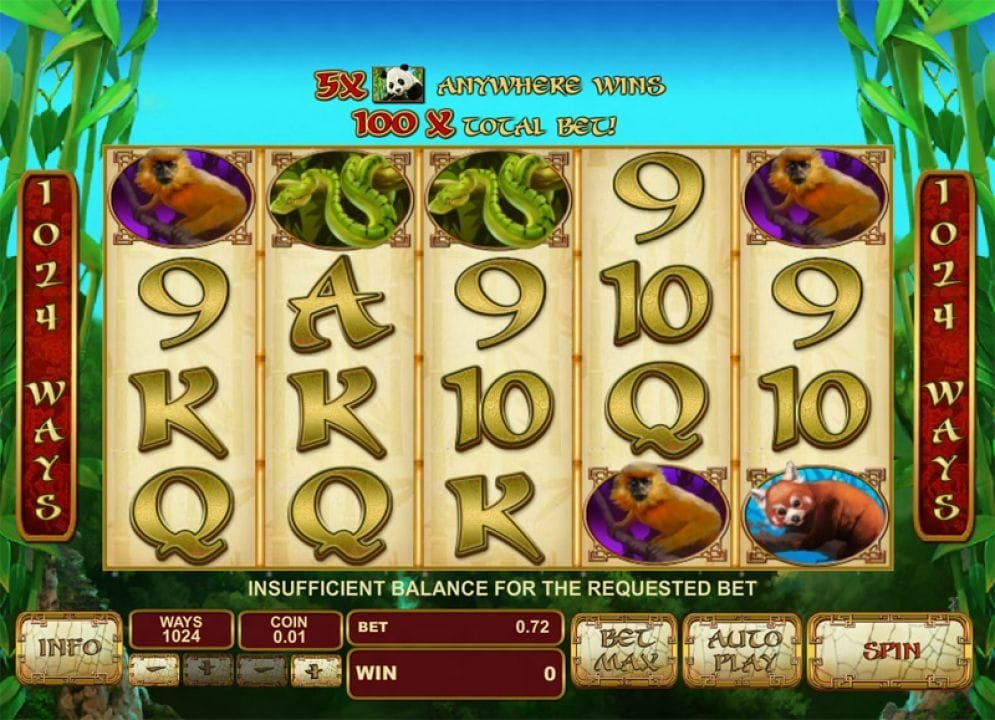Raise the coin value
This screenshot has height=720, width=995.
[x=316, y=670]
